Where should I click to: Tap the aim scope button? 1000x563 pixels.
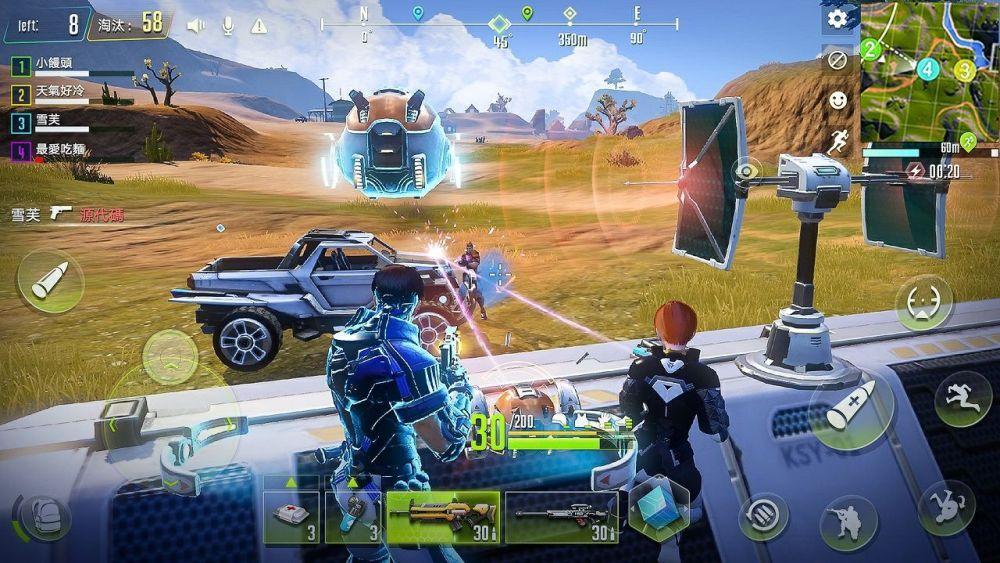coord(923,302)
